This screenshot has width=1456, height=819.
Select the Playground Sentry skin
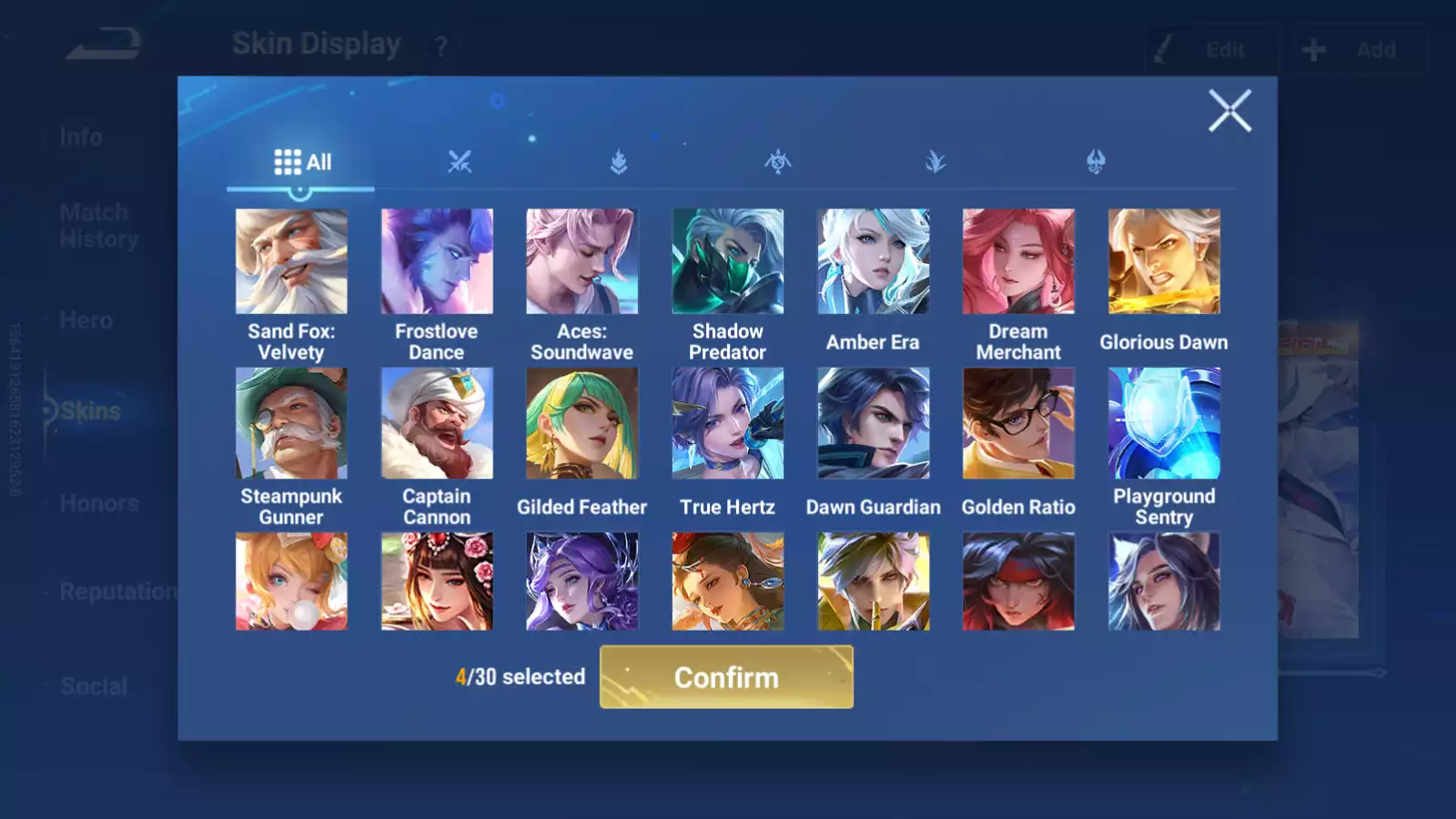pyautogui.click(x=1164, y=423)
